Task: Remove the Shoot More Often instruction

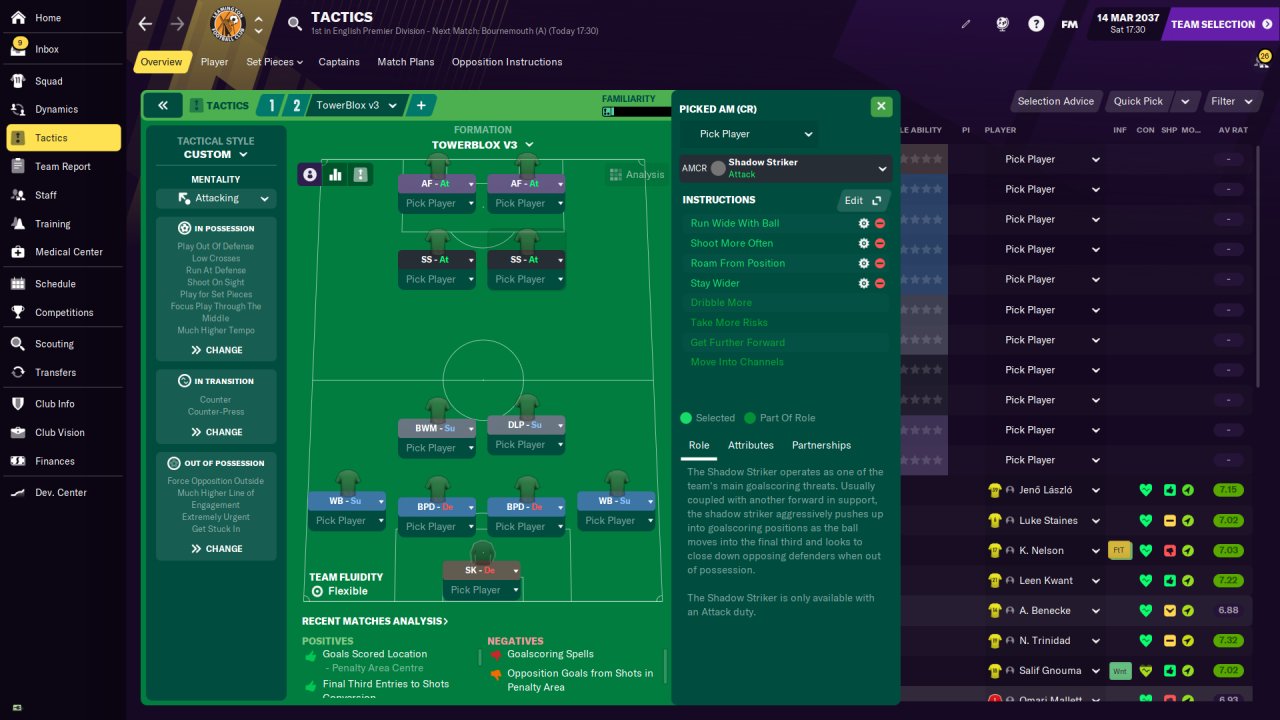Action: point(880,243)
